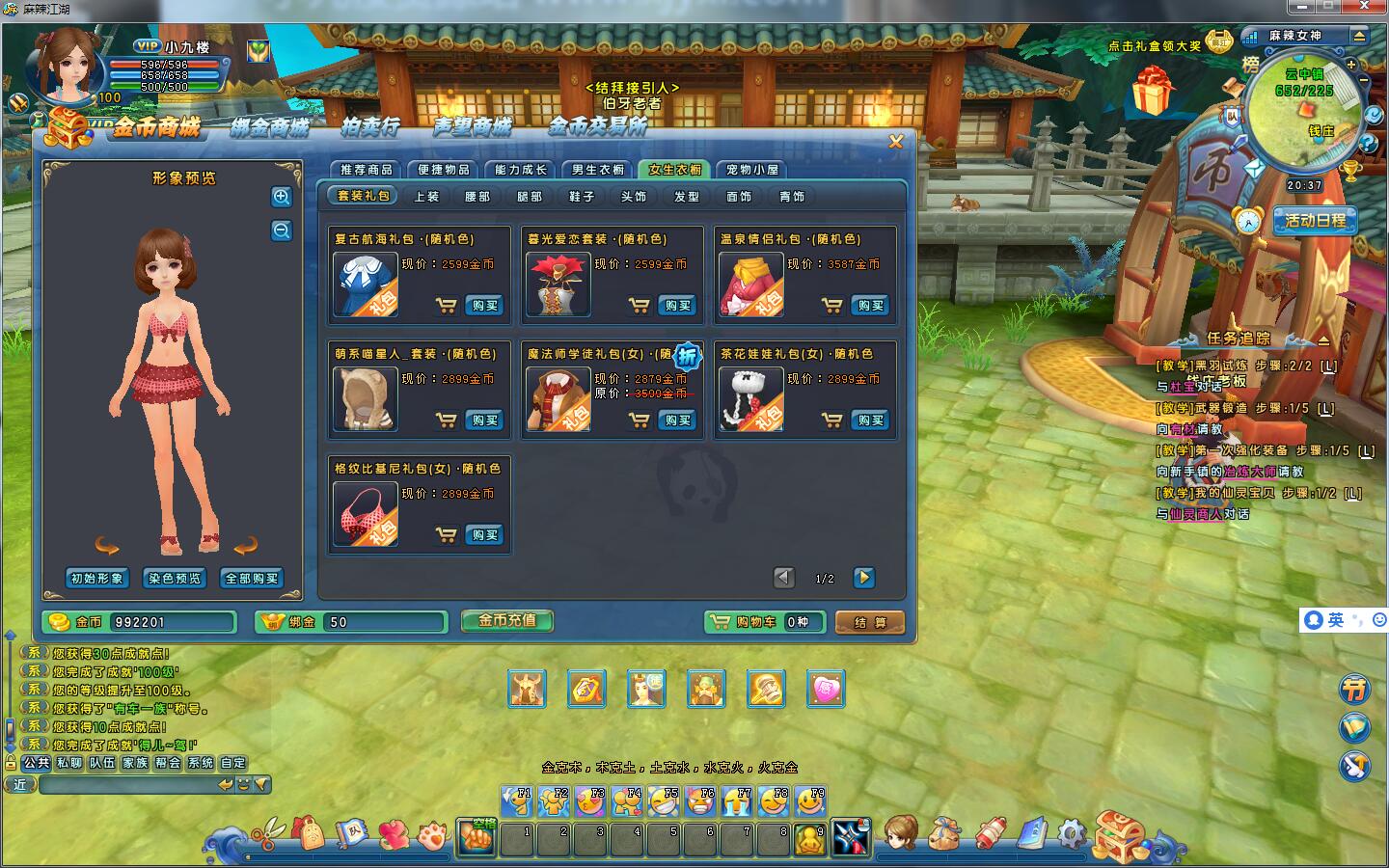Select the 推荐商品 tab

[367, 170]
